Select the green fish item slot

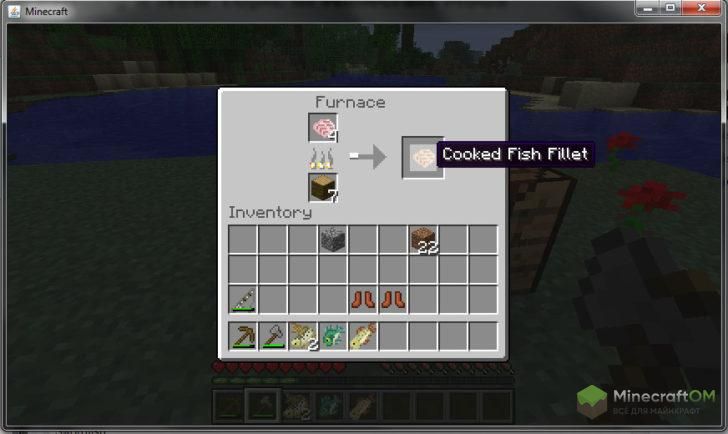point(333,336)
